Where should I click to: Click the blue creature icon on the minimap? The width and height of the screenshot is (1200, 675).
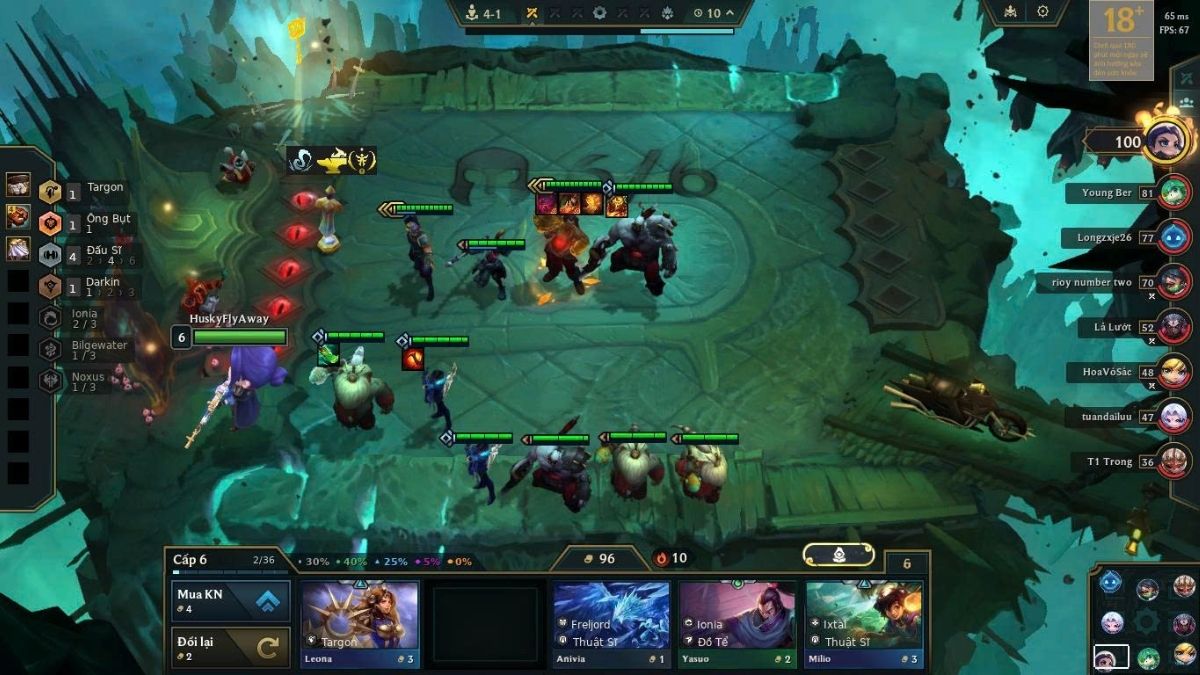(1110, 581)
